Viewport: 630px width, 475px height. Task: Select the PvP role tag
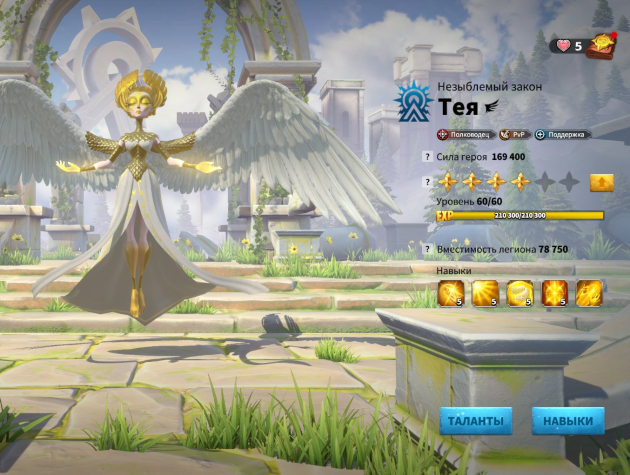(514, 134)
